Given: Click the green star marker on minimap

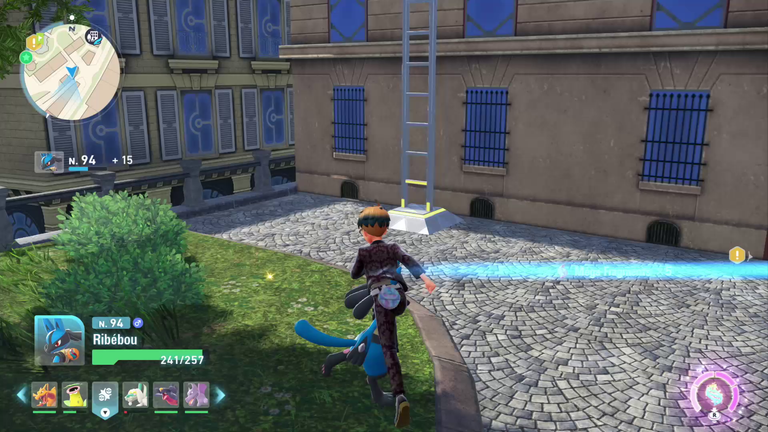Looking at the screenshot, I should (x=26, y=57).
